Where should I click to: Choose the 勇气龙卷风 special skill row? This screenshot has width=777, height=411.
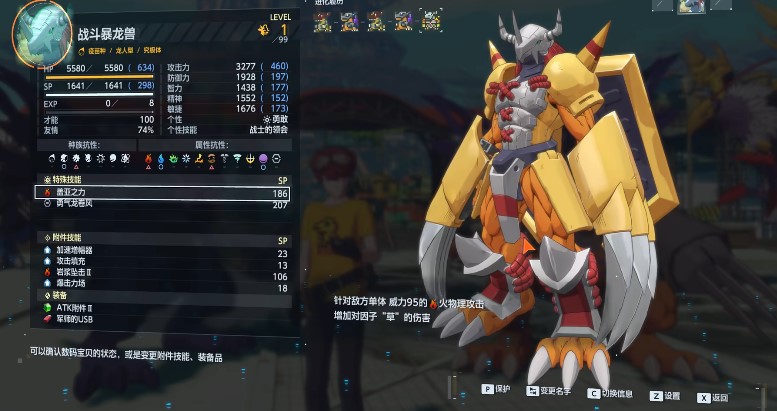[160, 203]
